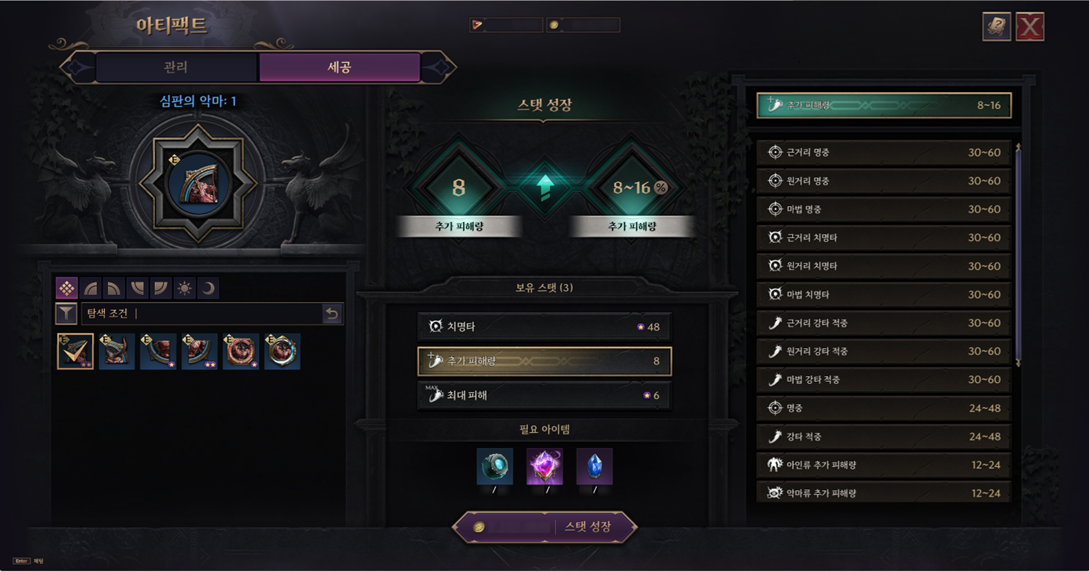Pick the 근거리 명중 stat entry
The width and height of the screenshot is (1089, 572).
[x=884, y=153]
